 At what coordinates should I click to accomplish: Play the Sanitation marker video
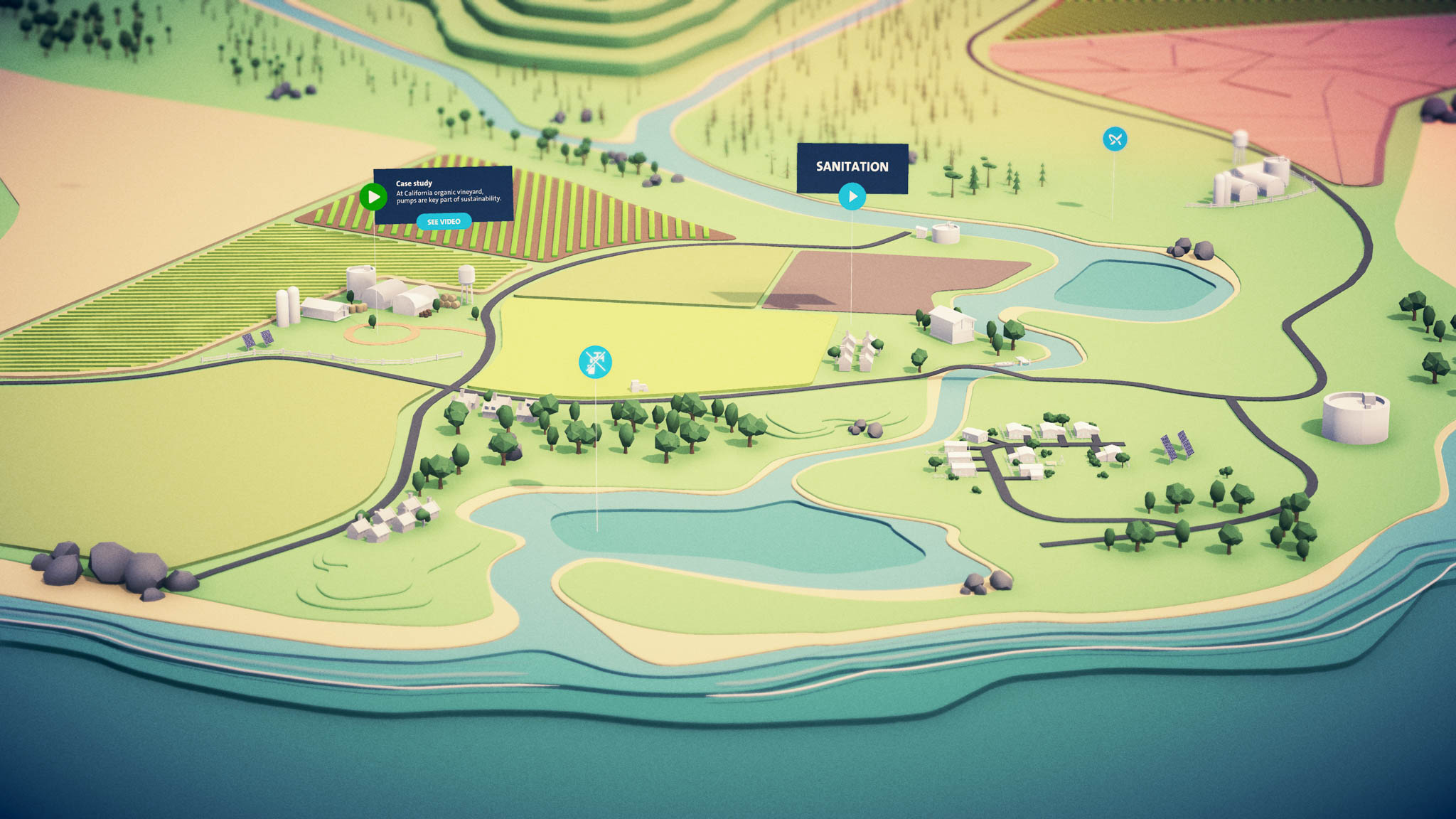[x=852, y=197]
